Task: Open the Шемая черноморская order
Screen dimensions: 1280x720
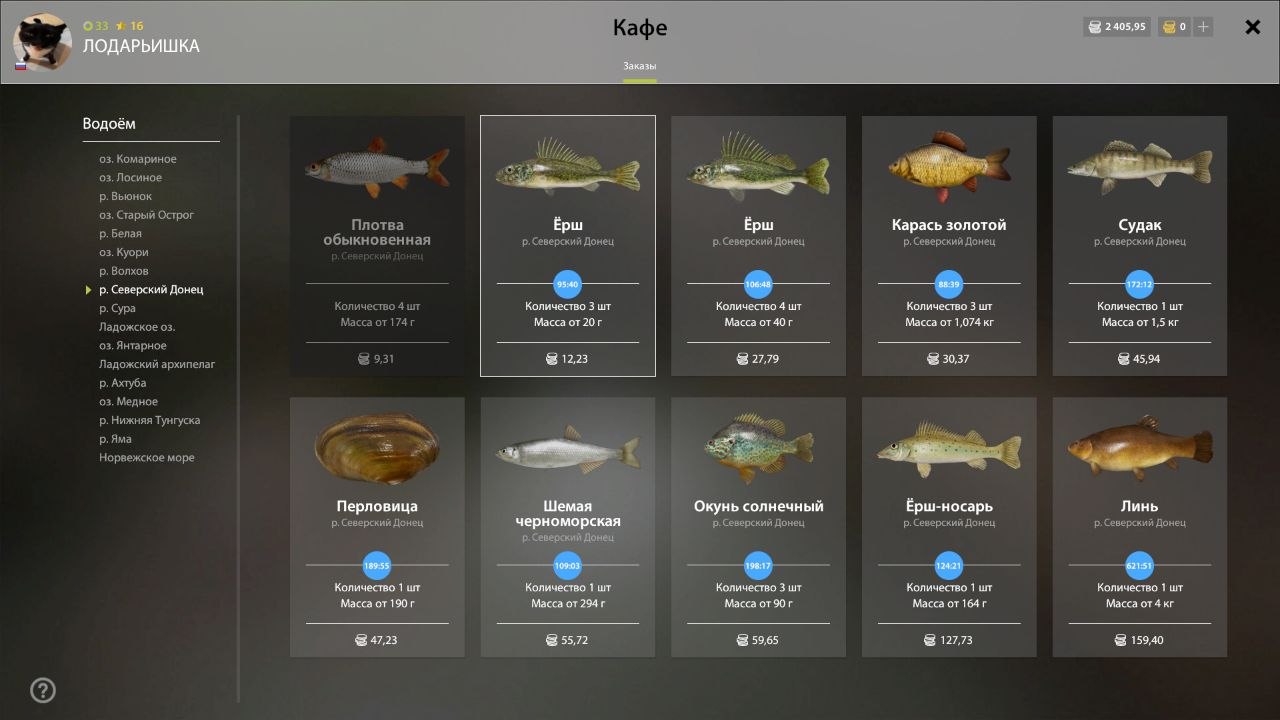Action: pyautogui.click(x=568, y=527)
